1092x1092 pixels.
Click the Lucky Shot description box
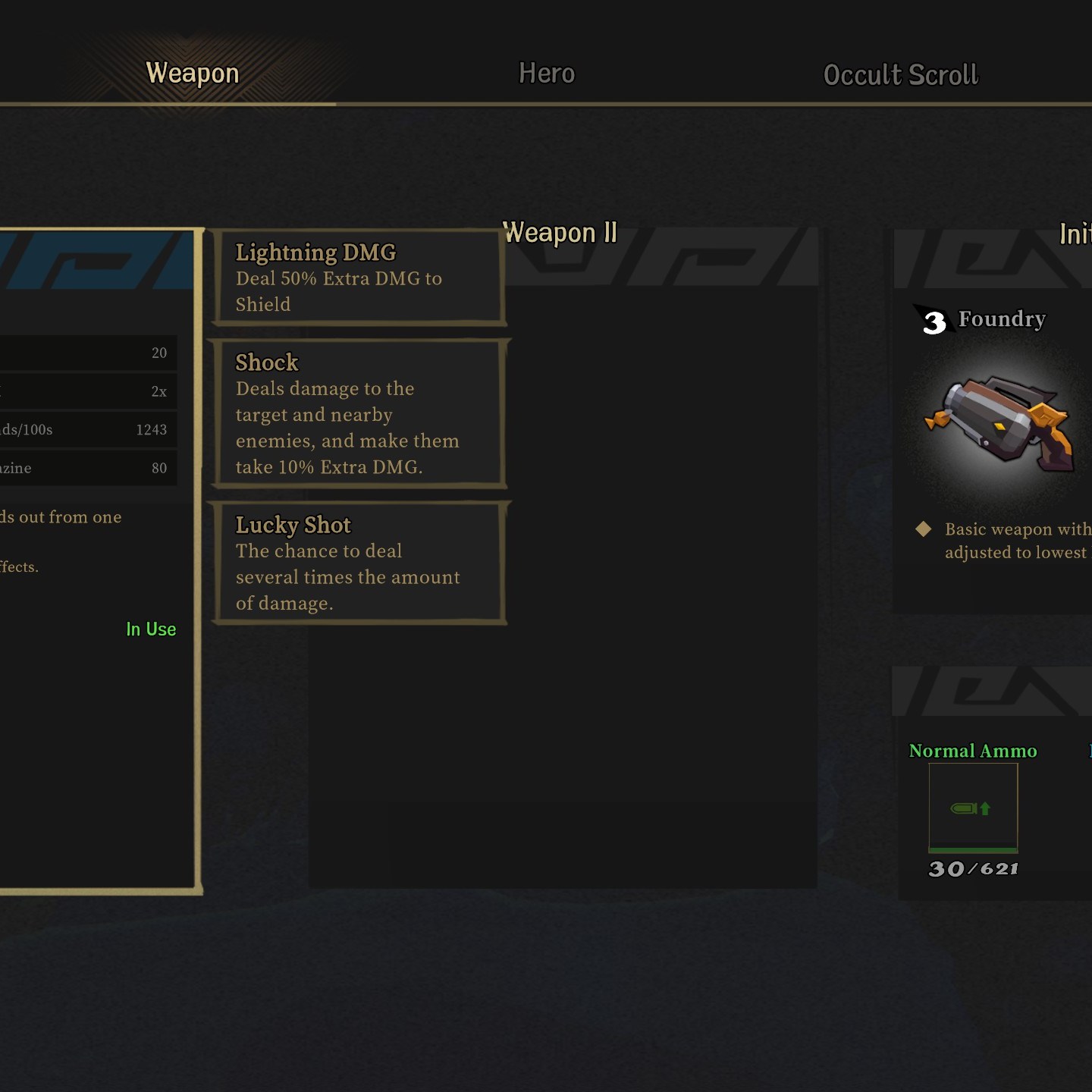(x=359, y=563)
